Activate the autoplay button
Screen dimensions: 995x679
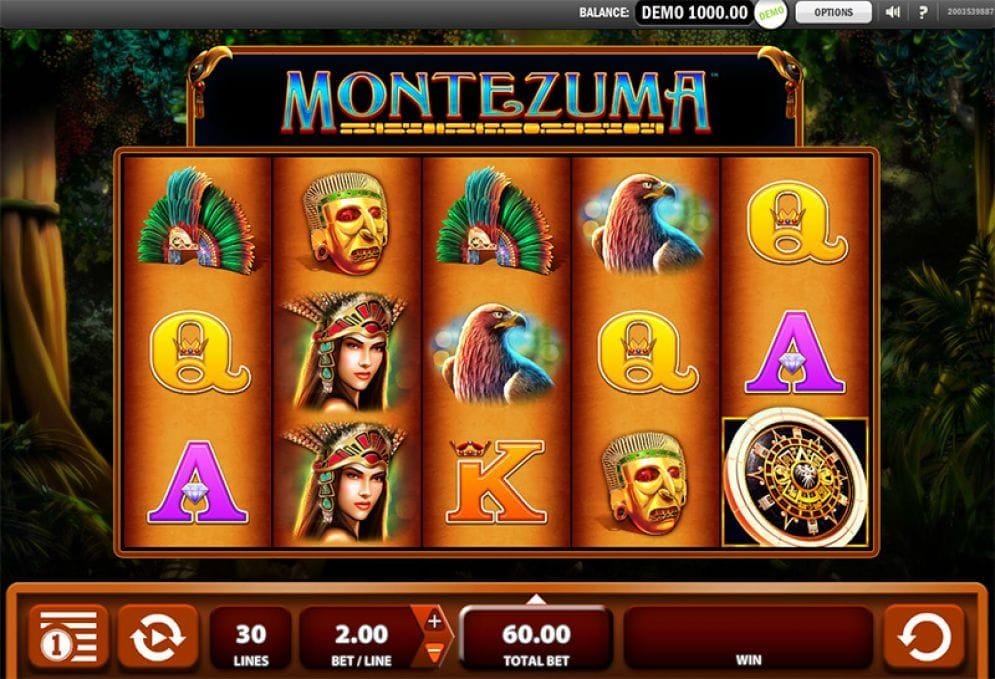coord(157,636)
